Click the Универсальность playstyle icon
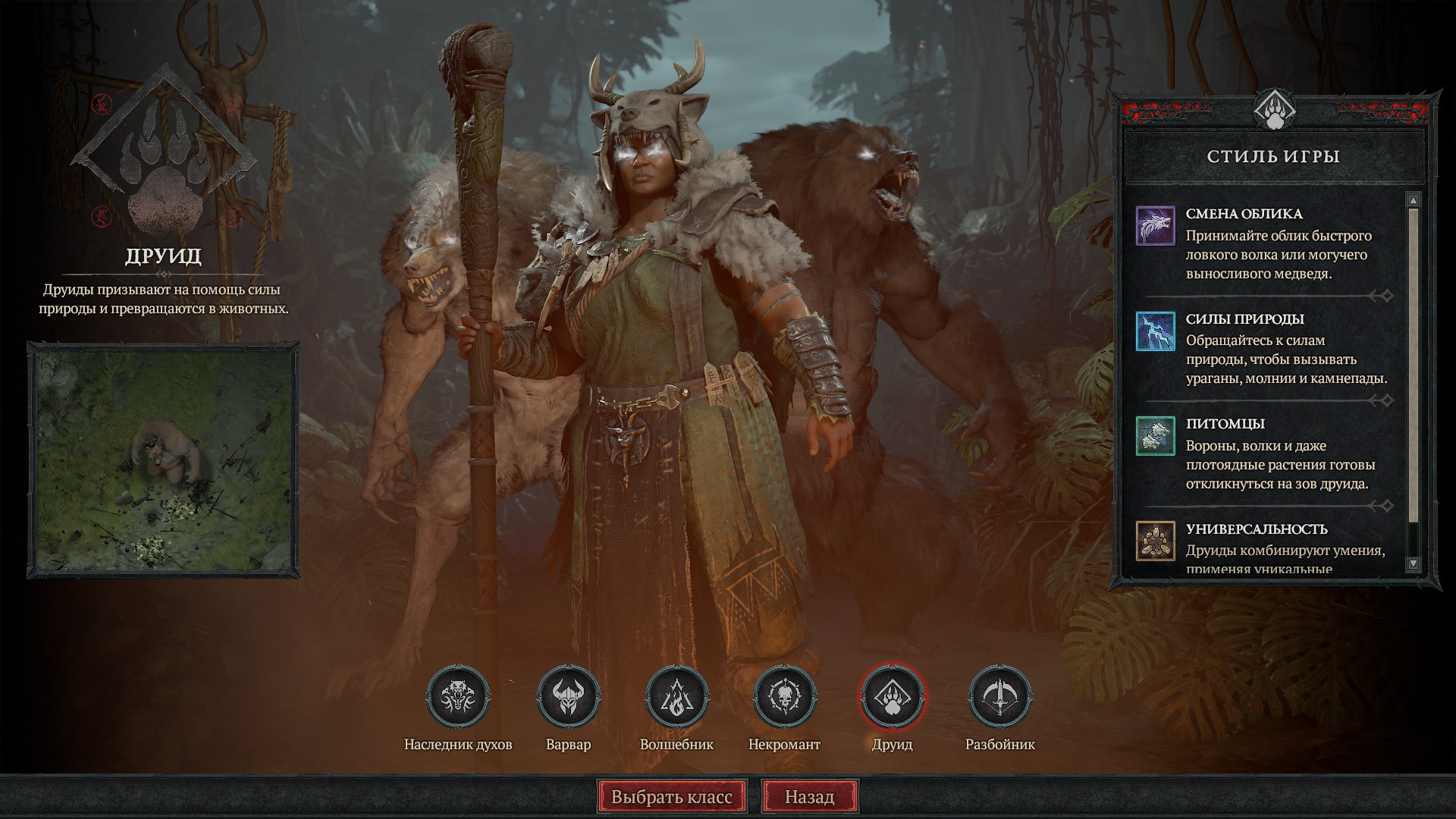 [1155, 540]
